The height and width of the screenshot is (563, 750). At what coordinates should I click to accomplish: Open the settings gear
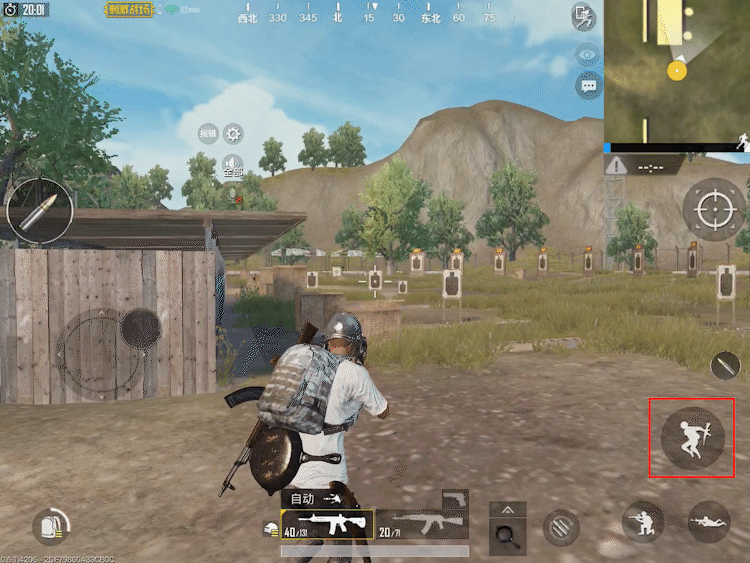pyautogui.click(x=234, y=133)
